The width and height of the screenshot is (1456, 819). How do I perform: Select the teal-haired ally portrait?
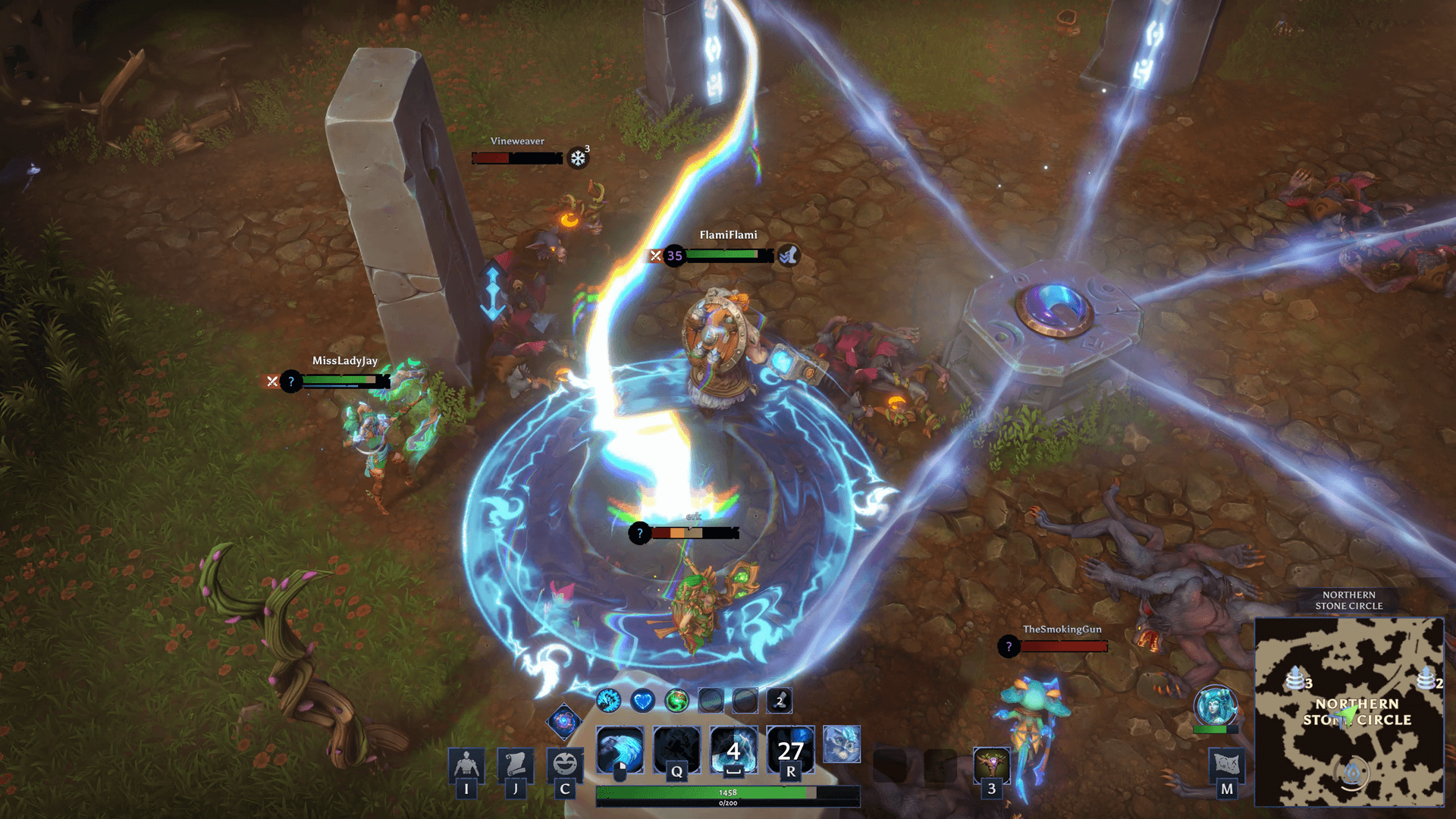[x=1215, y=706]
